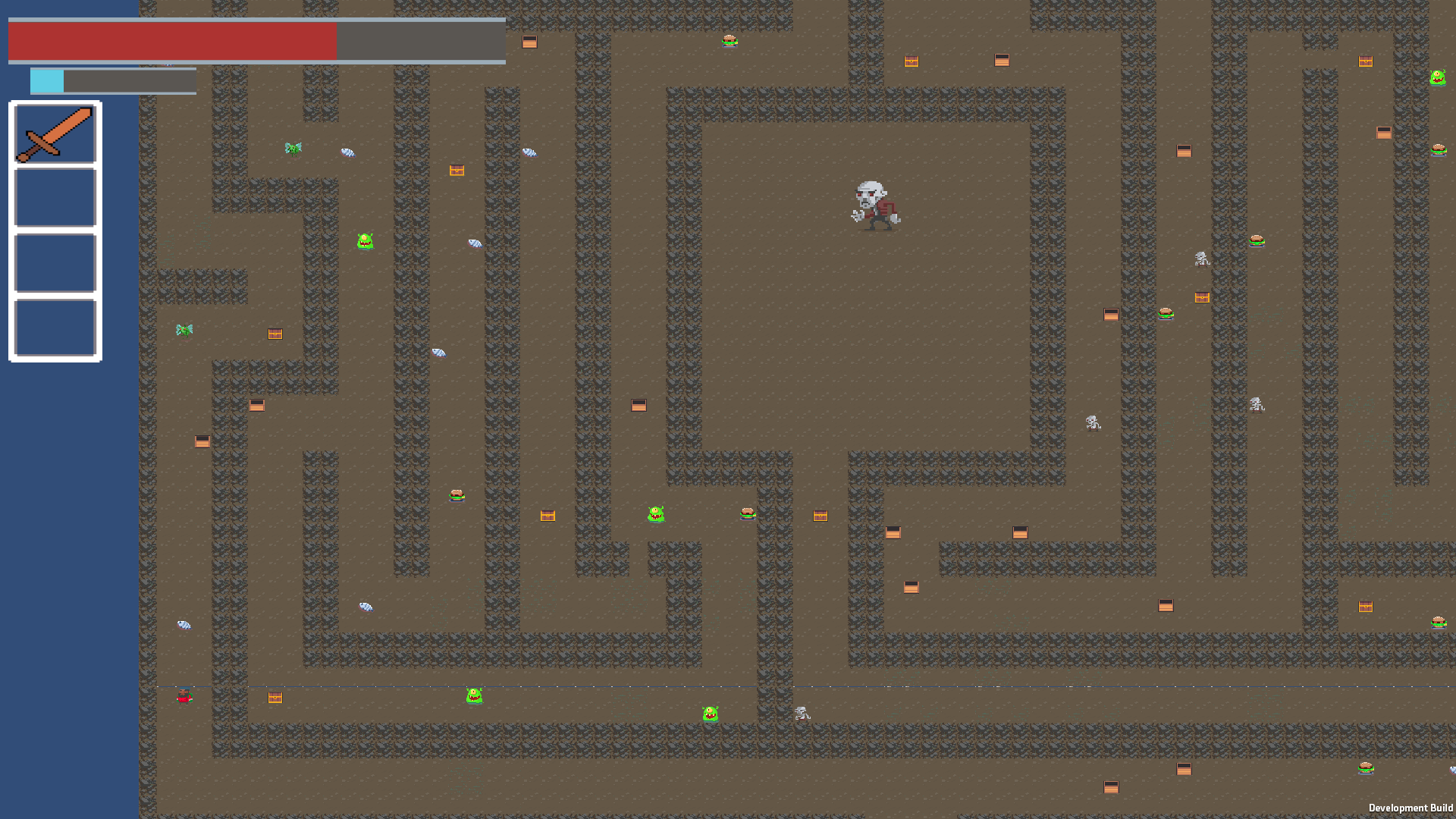This screenshot has height=819, width=1456.
Task: Click the red-capped enemy at the far left
Action: (x=184, y=697)
